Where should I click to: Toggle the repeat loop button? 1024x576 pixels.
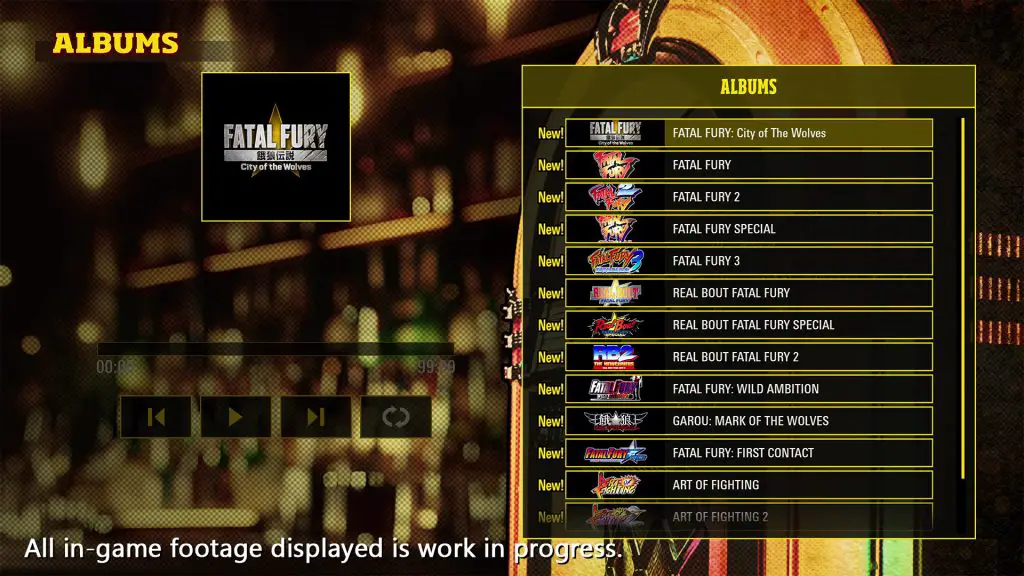[x=396, y=417]
